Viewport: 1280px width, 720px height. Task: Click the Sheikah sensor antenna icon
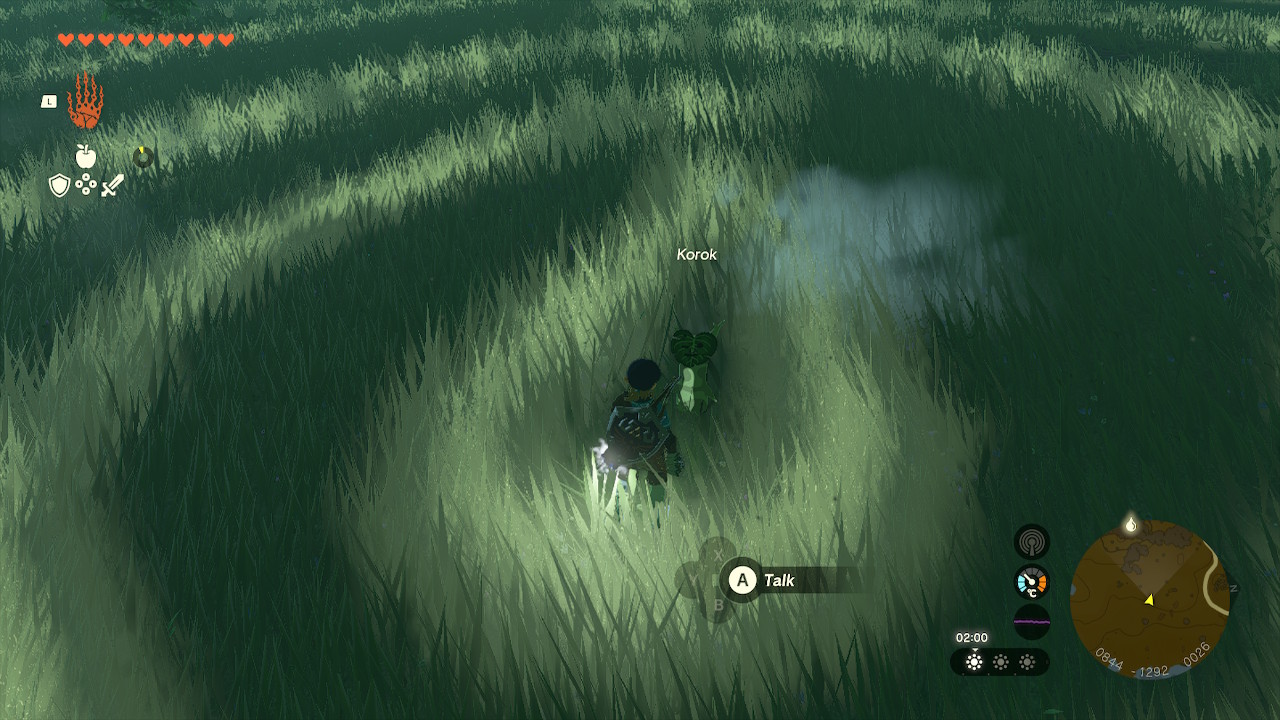[1032, 540]
